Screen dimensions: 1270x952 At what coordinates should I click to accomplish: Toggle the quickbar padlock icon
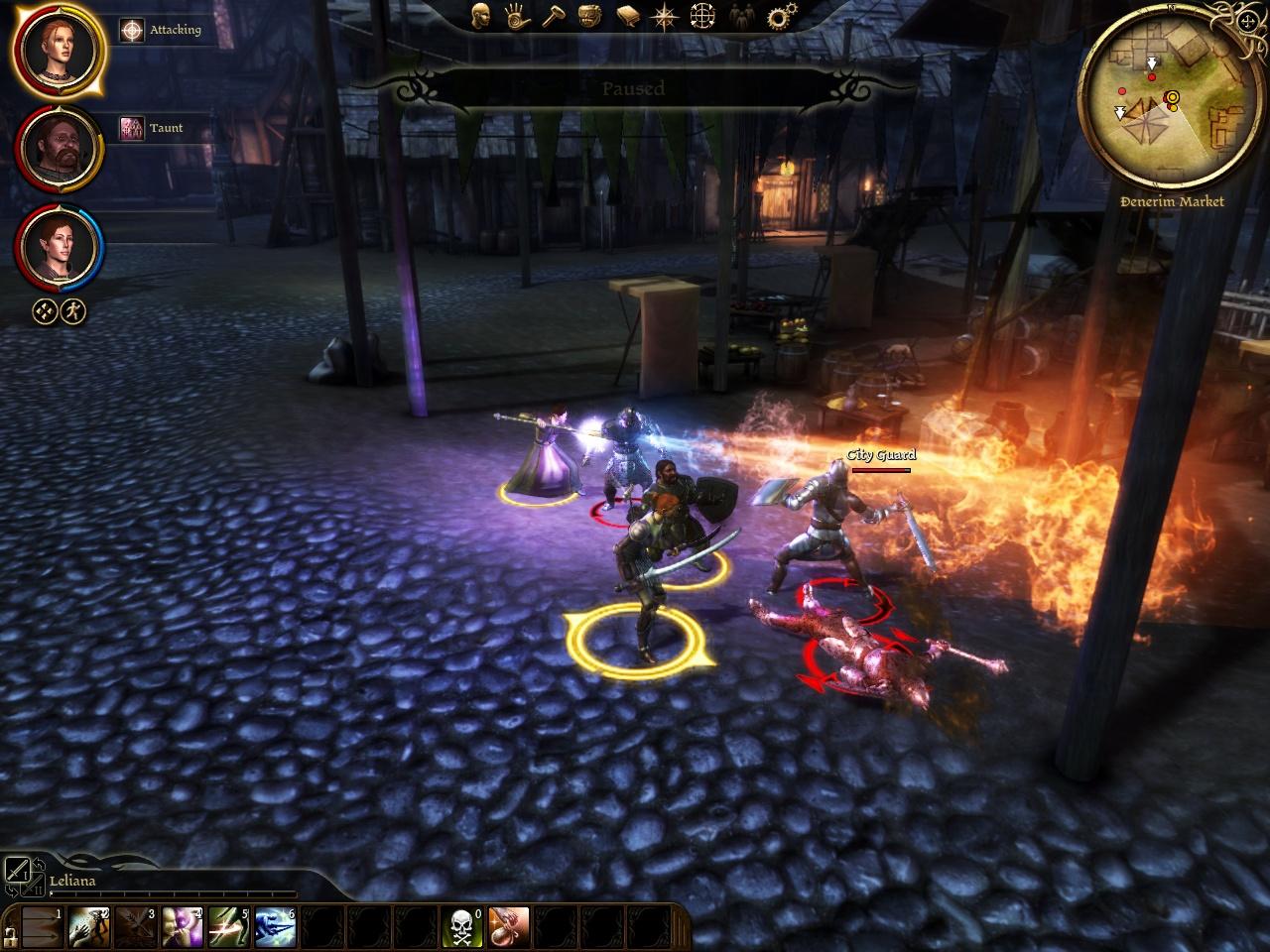pyautogui.click(x=10, y=935)
